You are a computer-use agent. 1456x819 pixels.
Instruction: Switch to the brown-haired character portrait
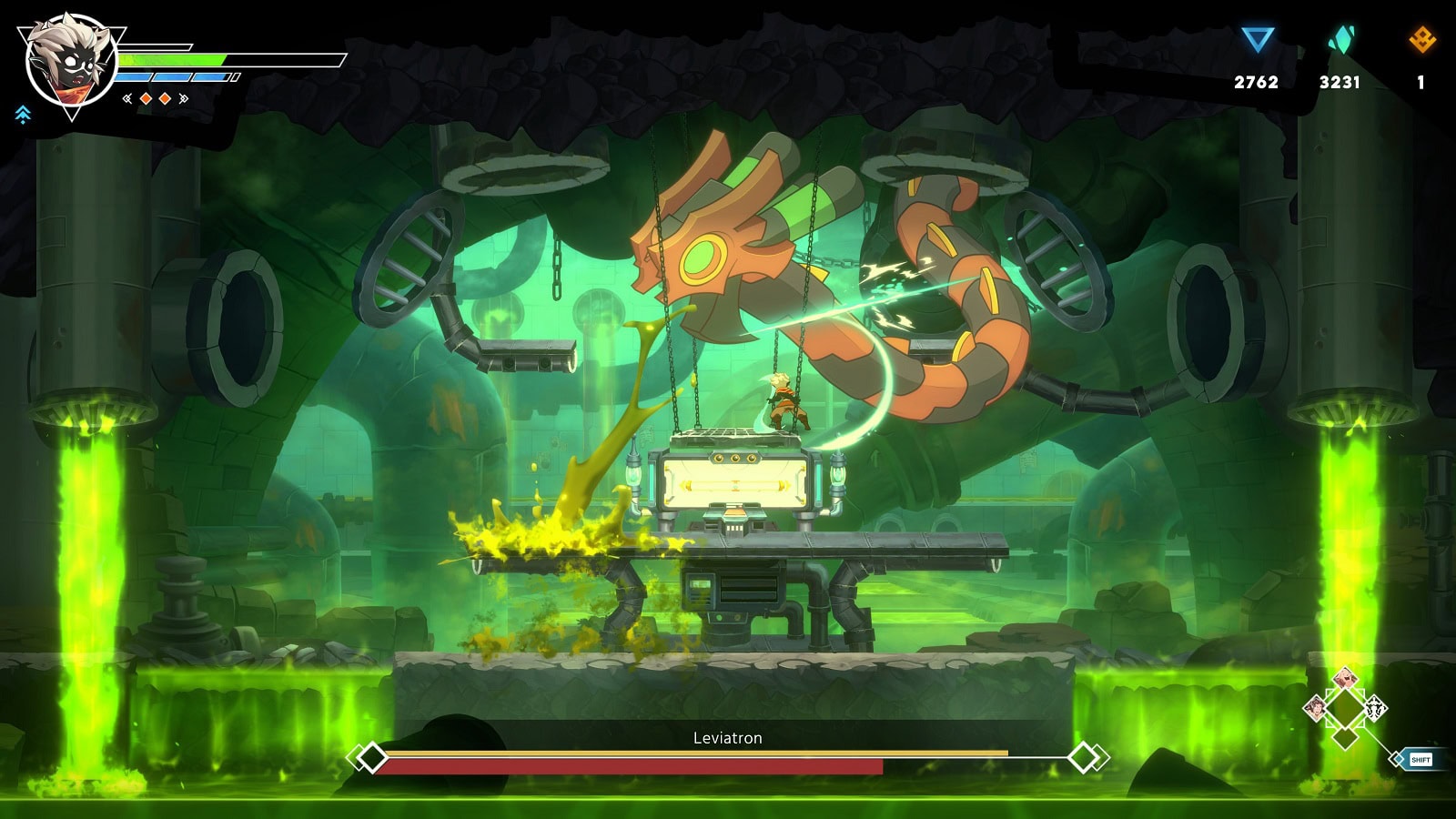click(x=1315, y=707)
